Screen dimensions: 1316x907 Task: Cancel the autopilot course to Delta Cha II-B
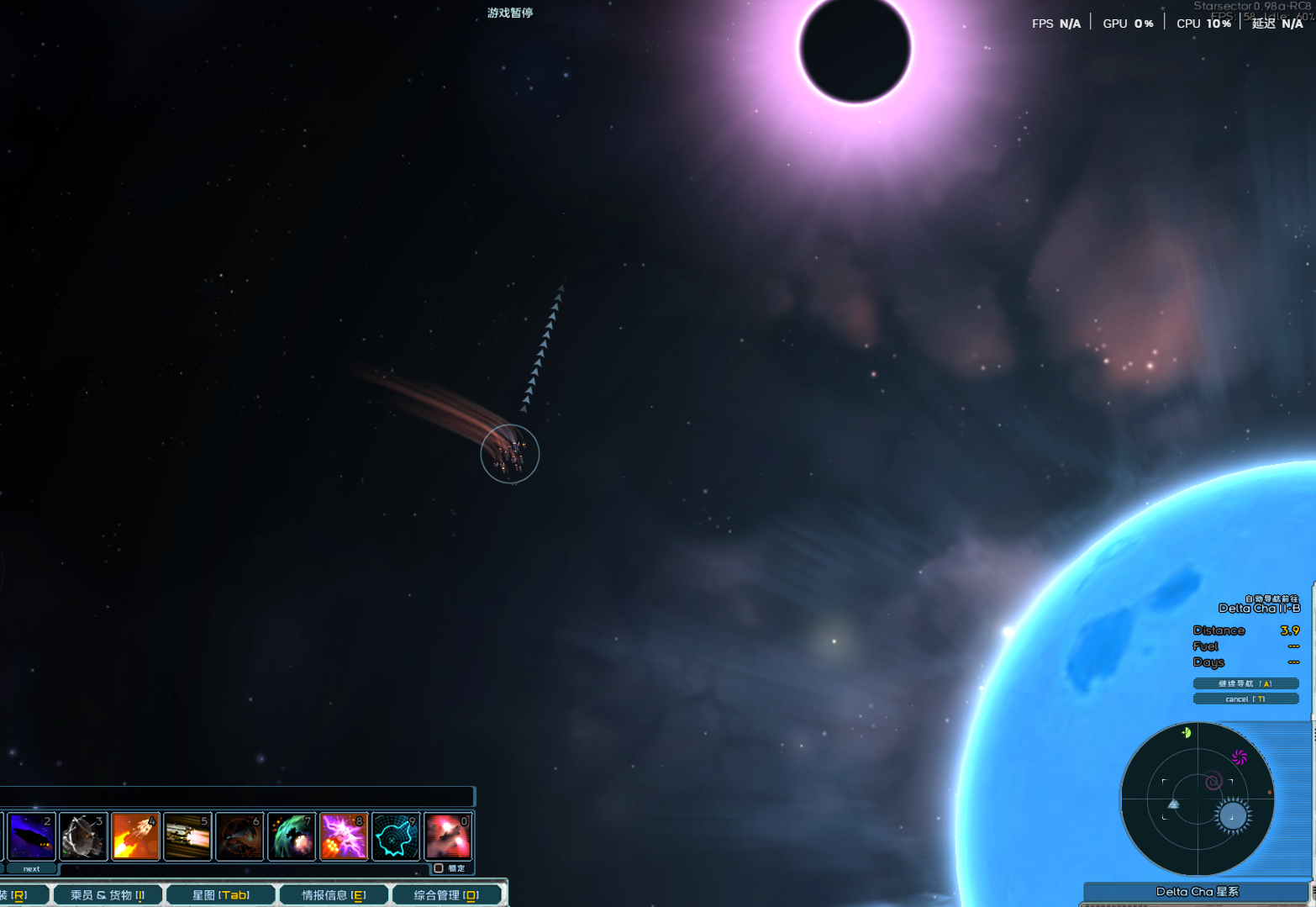(1245, 699)
